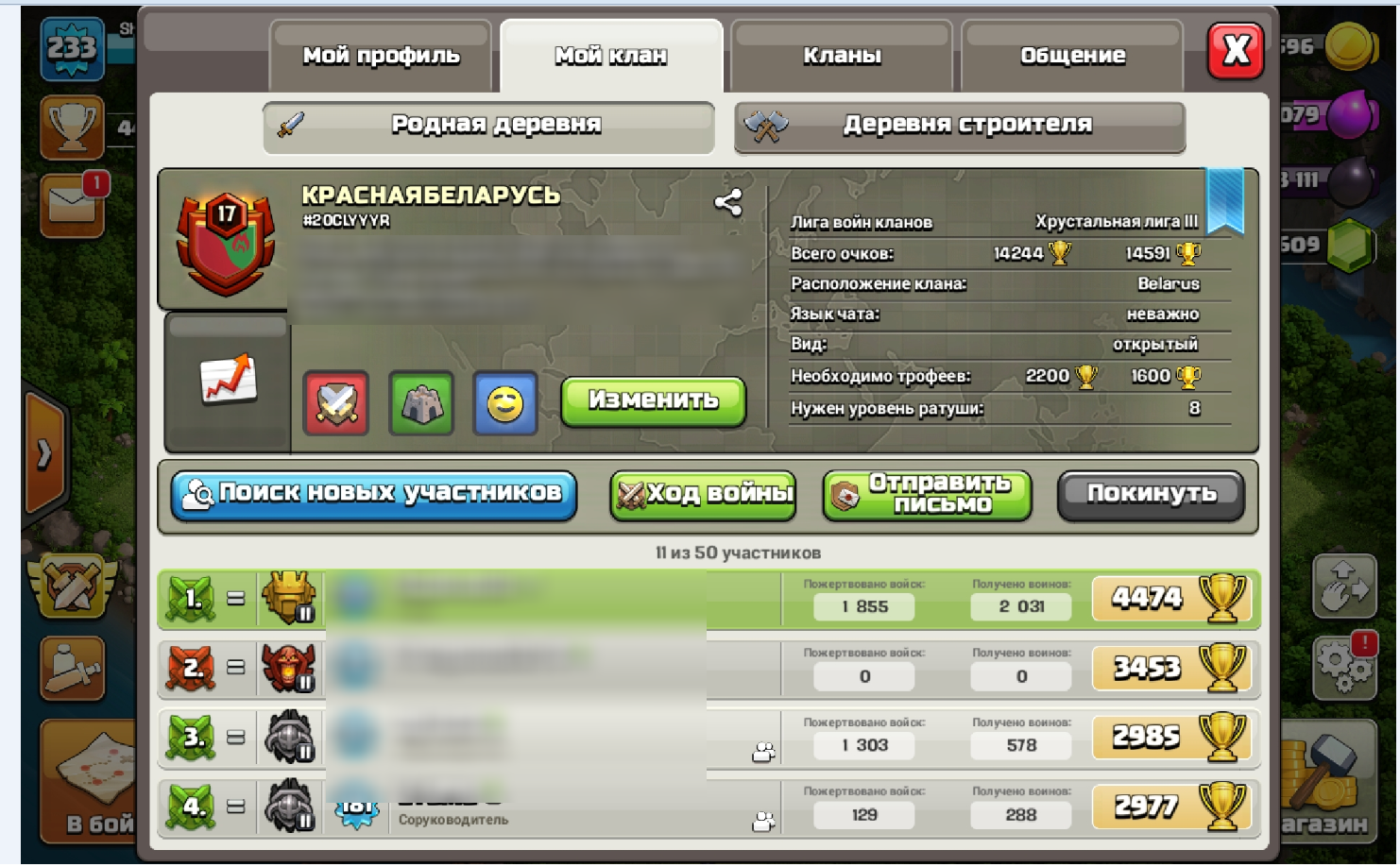Open clan statistics graph icon
The height and width of the screenshot is (867, 1400).
(228, 381)
